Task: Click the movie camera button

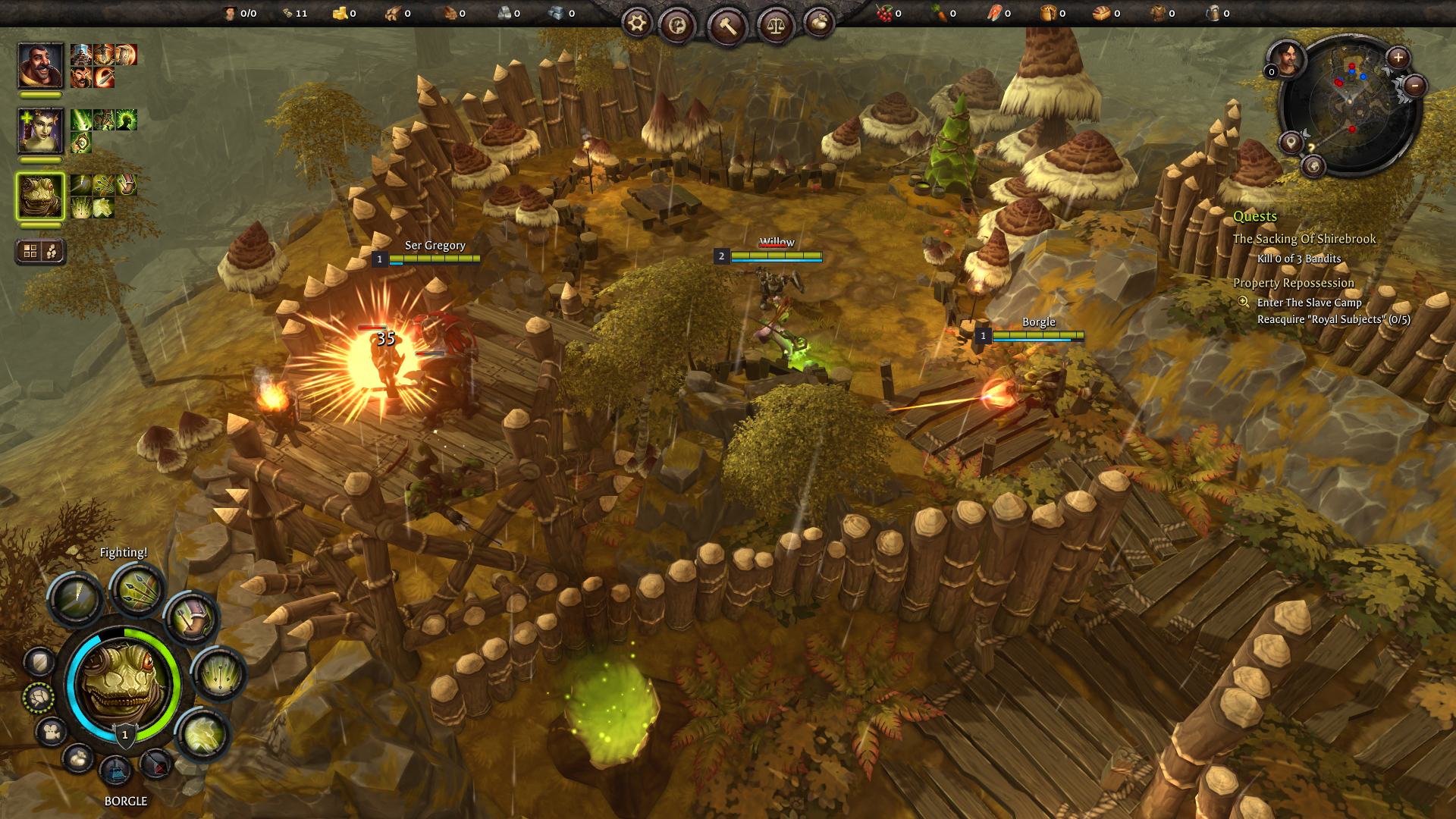Action: click(x=51, y=732)
